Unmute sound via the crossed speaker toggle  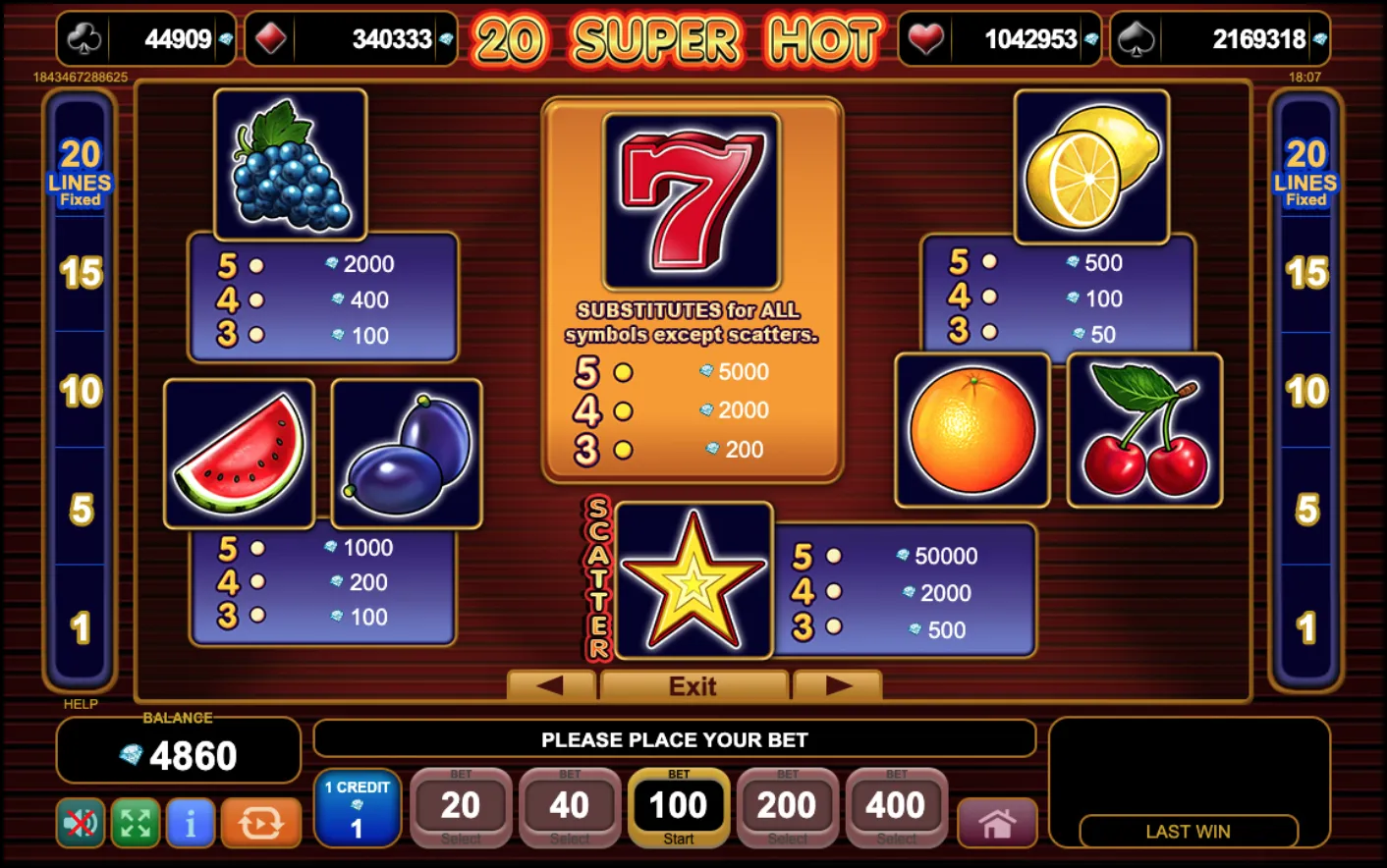coord(79,823)
